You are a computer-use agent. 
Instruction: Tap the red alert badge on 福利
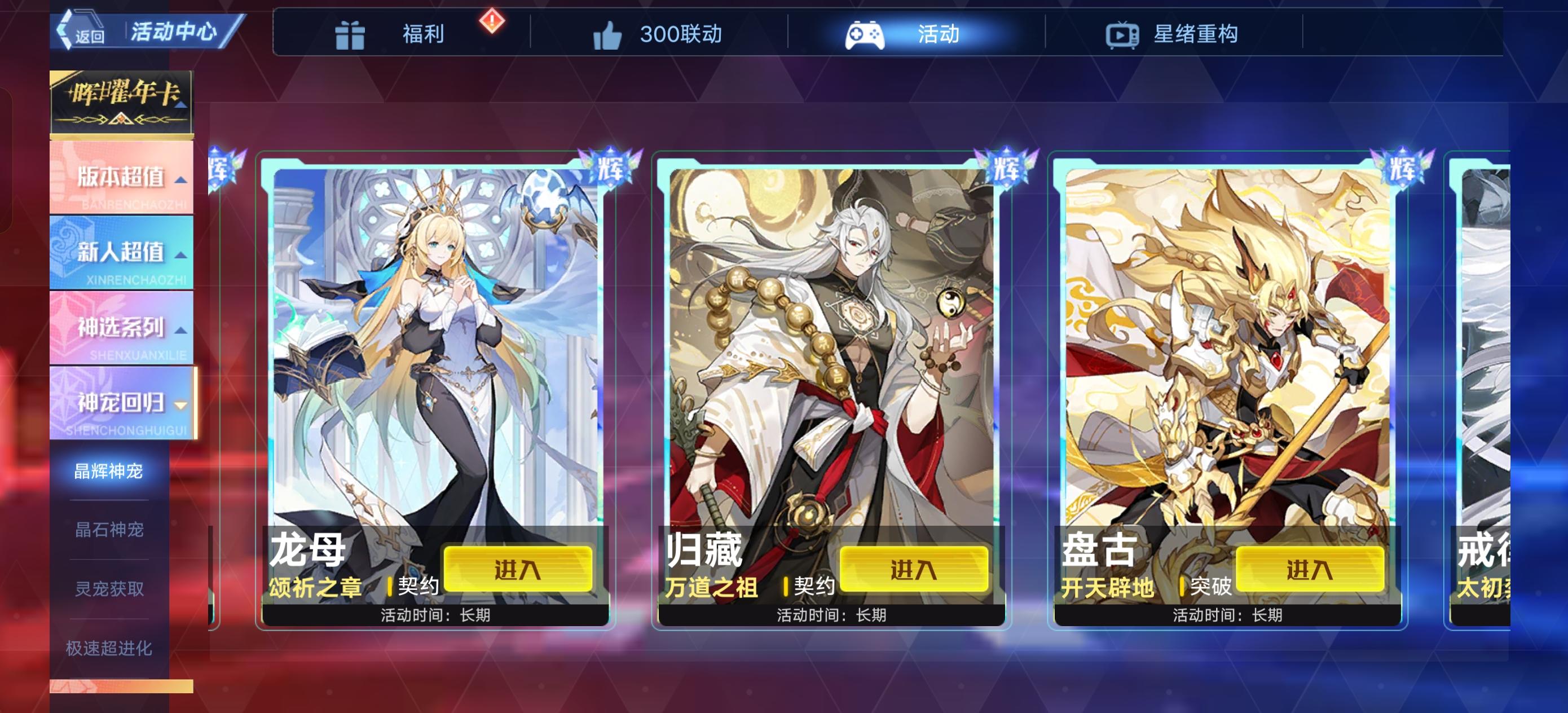490,24
